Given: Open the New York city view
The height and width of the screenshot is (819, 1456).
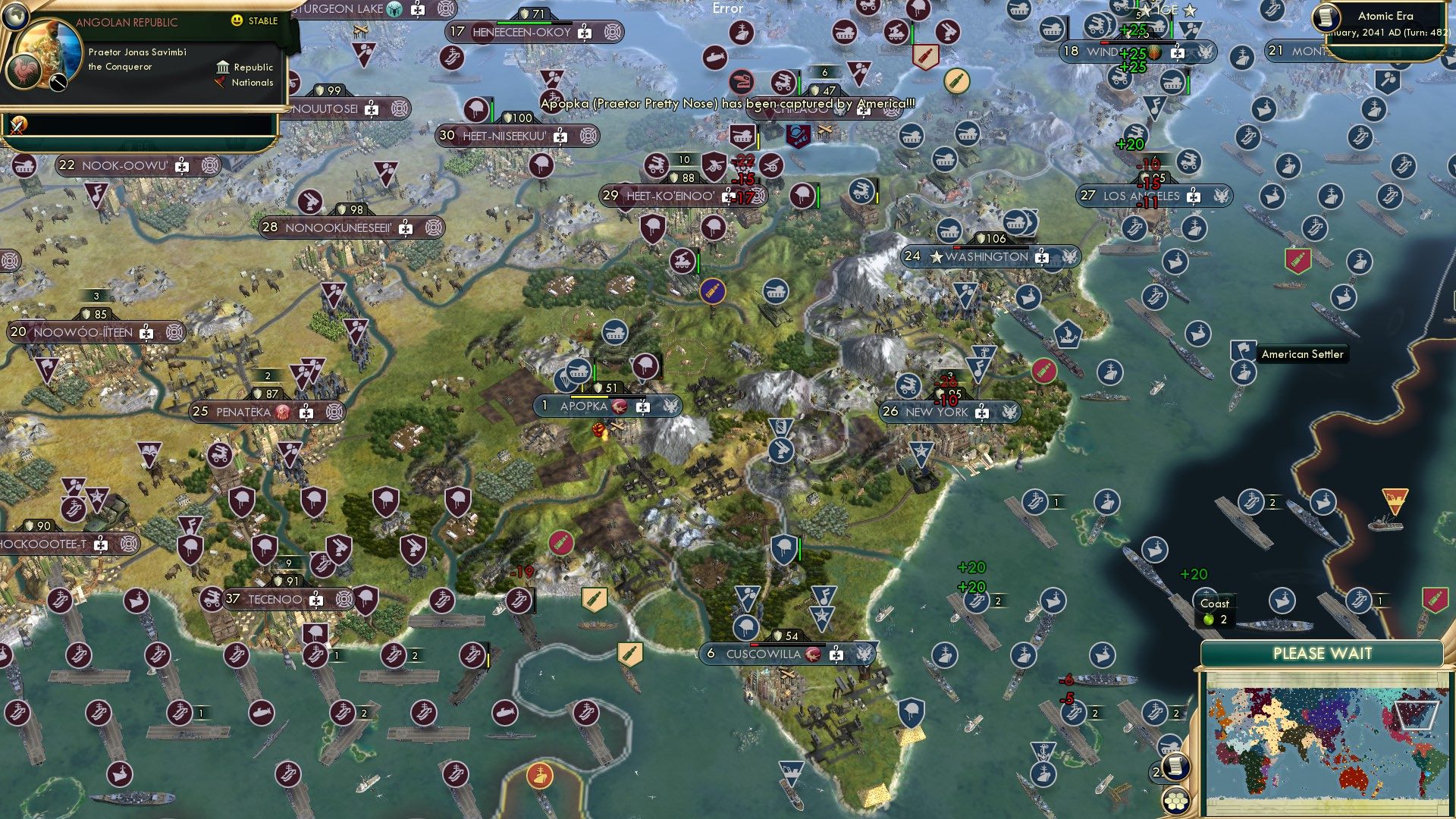Looking at the screenshot, I should click(937, 412).
